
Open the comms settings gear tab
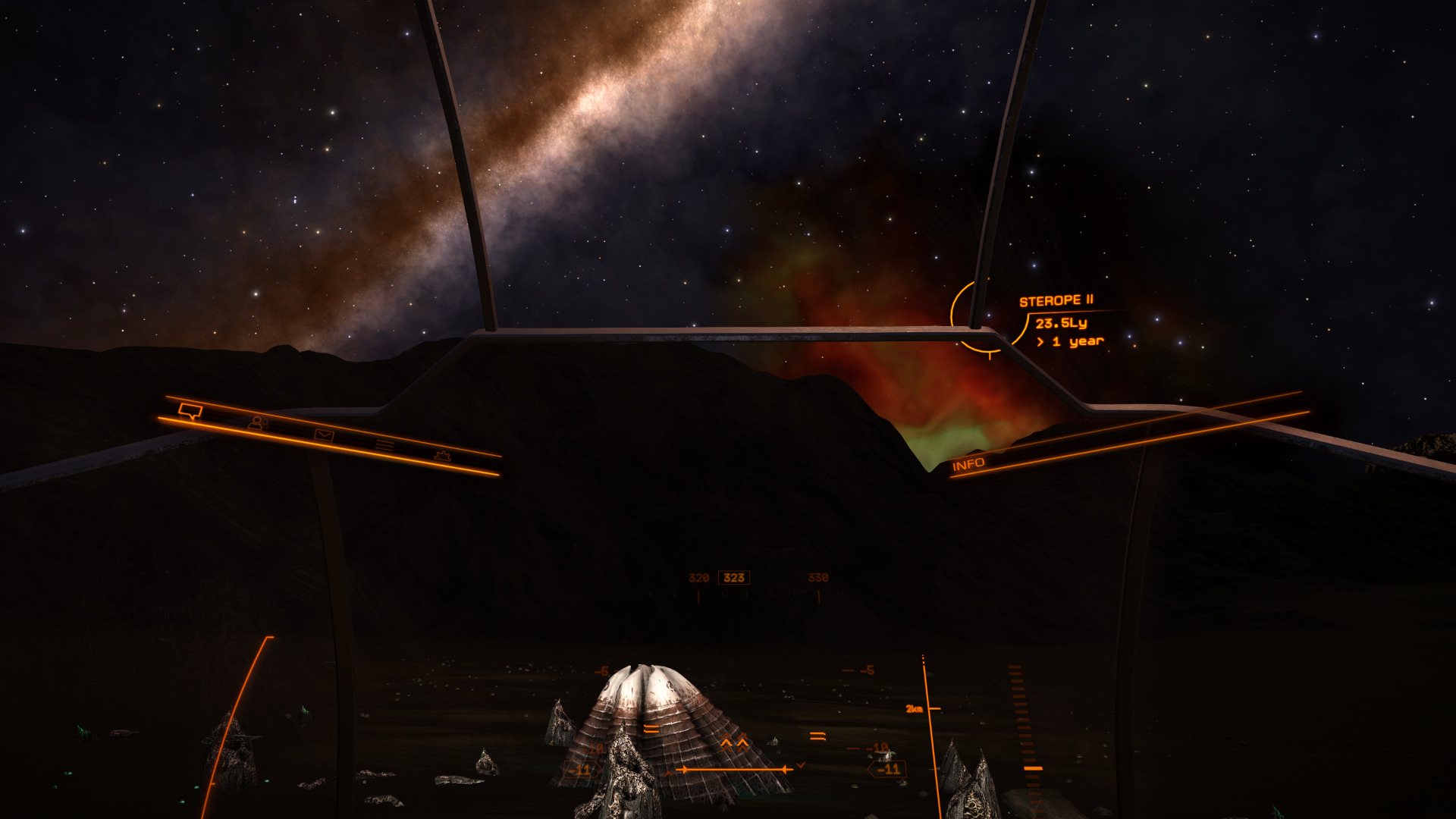(442, 456)
